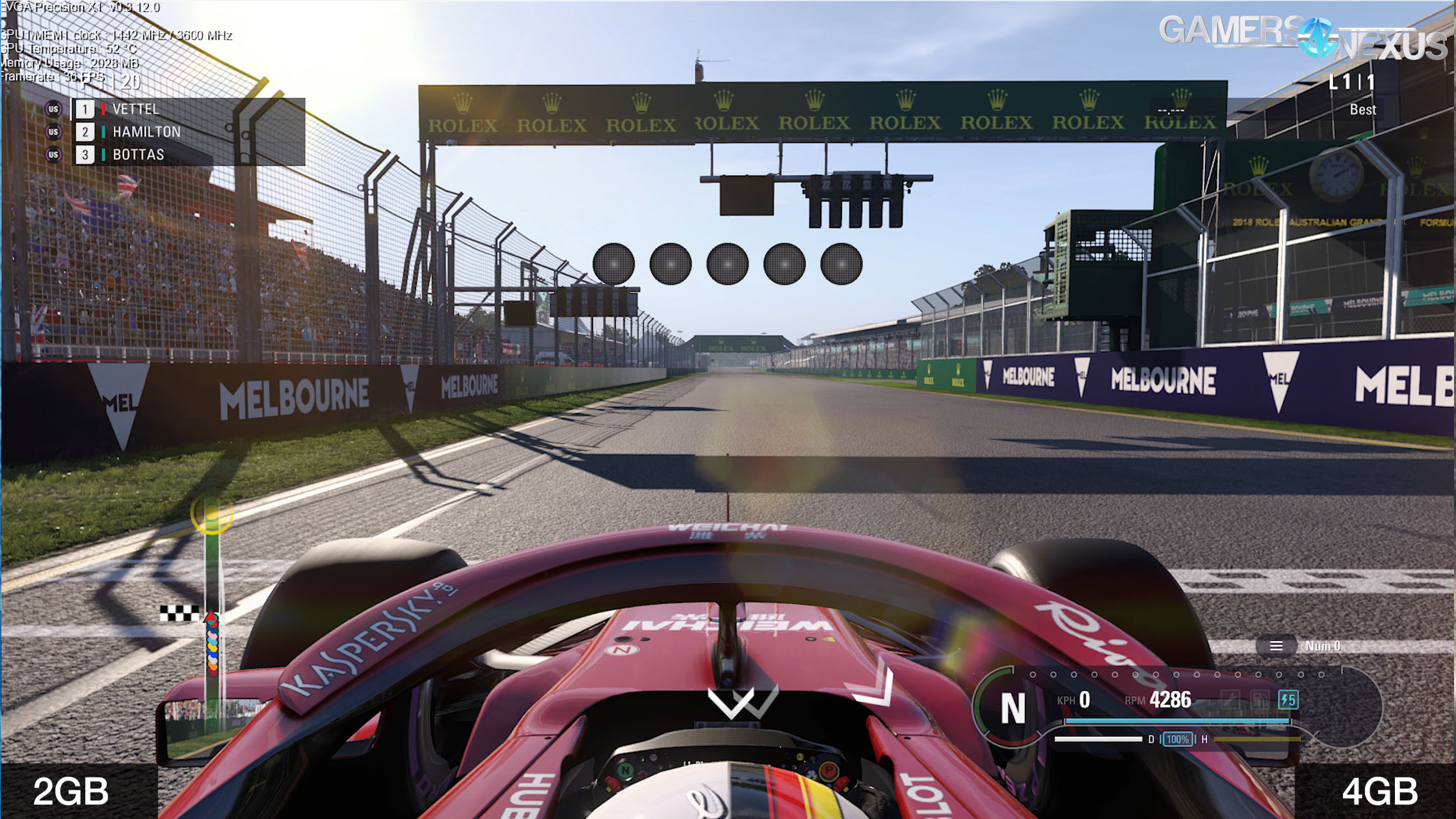This screenshot has width=1456, height=819.
Task: Toggle the red team color bar beside VETTEL
Action: [103, 109]
